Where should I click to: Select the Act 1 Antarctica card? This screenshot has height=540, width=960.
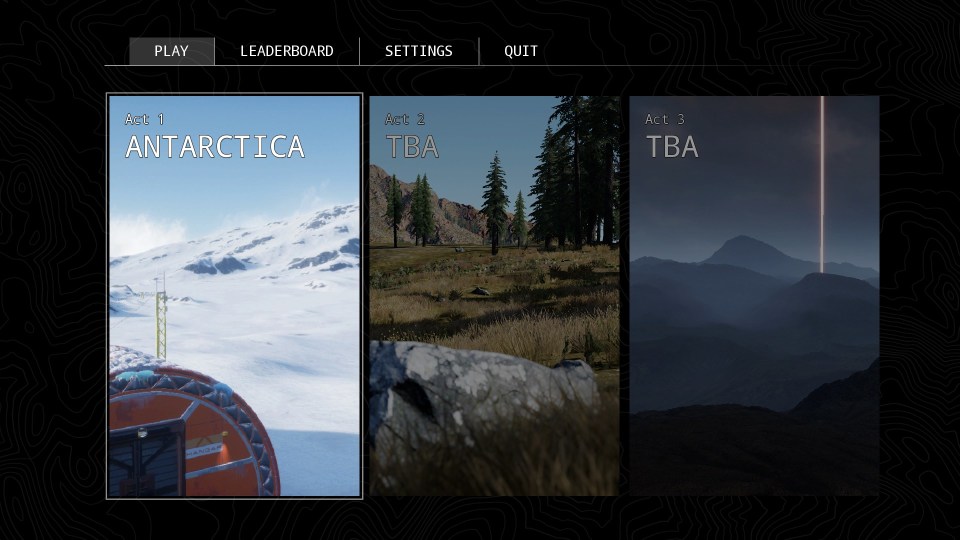(234, 296)
